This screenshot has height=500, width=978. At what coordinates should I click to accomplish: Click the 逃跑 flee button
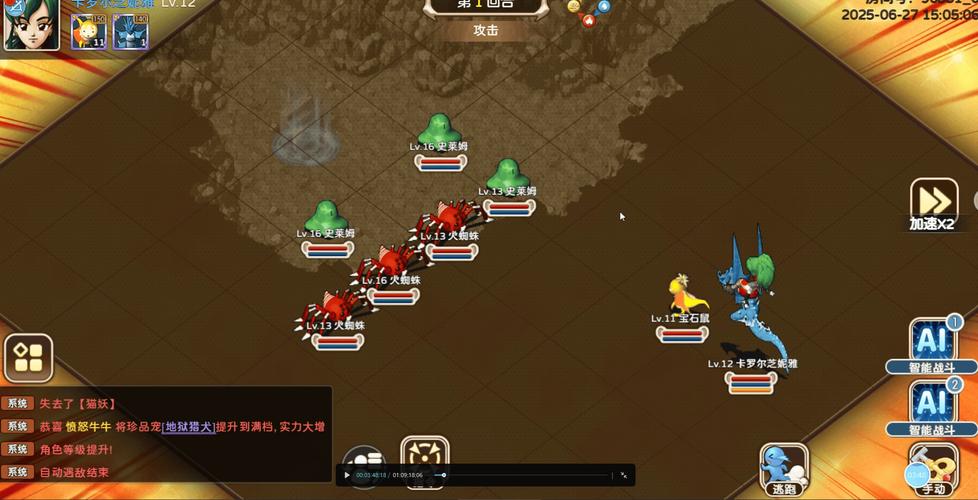pyautogui.click(x=783, y=468)
